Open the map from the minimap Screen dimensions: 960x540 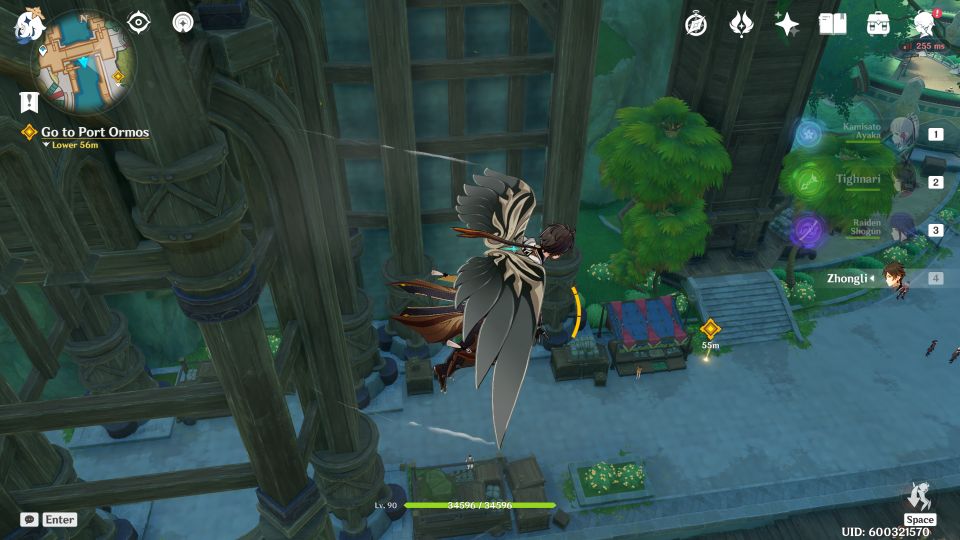pos(83,62)
